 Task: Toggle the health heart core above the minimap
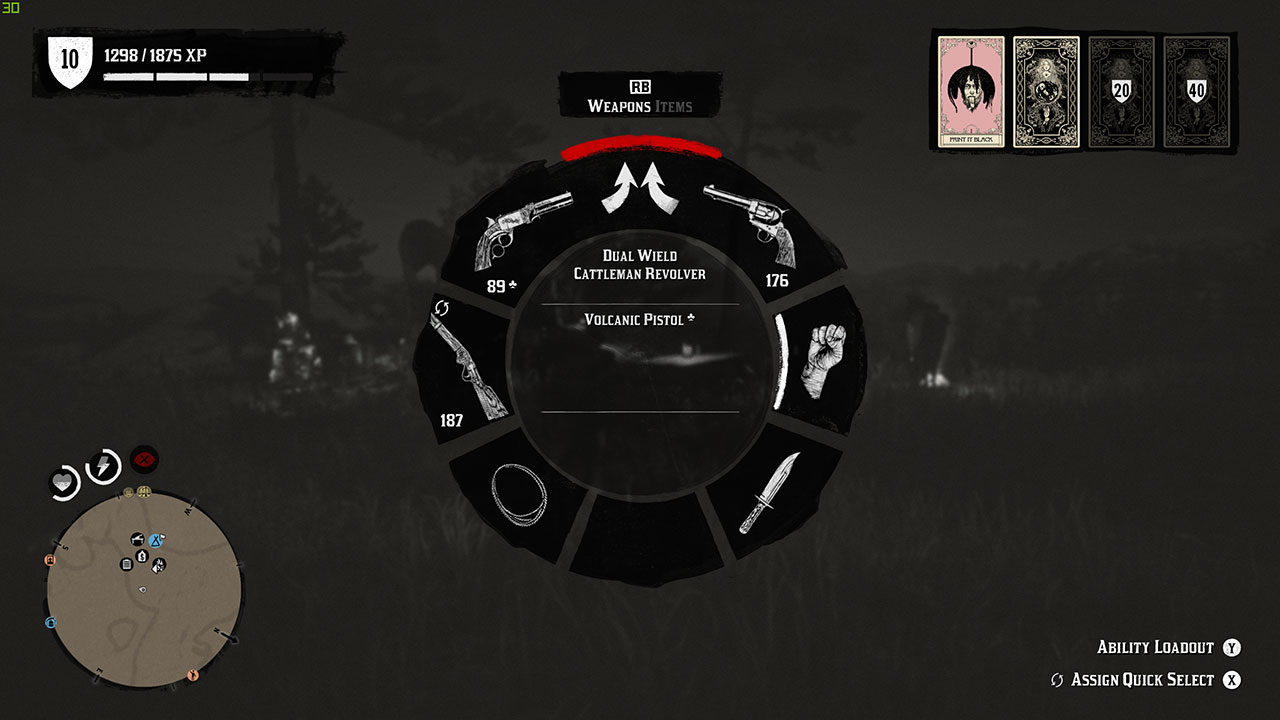point(64,480)
